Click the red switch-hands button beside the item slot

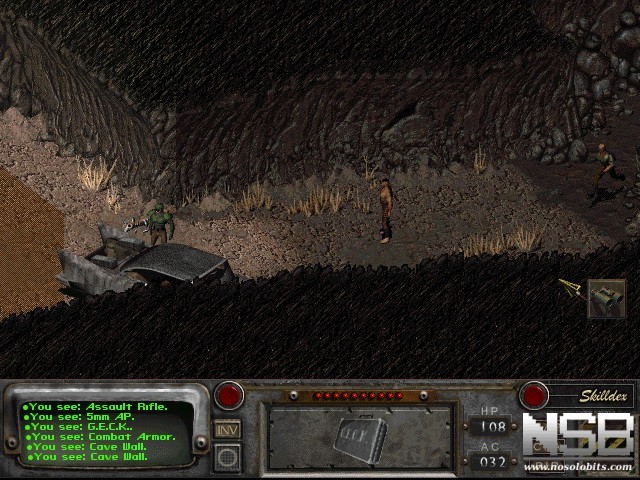click(229, 395)
